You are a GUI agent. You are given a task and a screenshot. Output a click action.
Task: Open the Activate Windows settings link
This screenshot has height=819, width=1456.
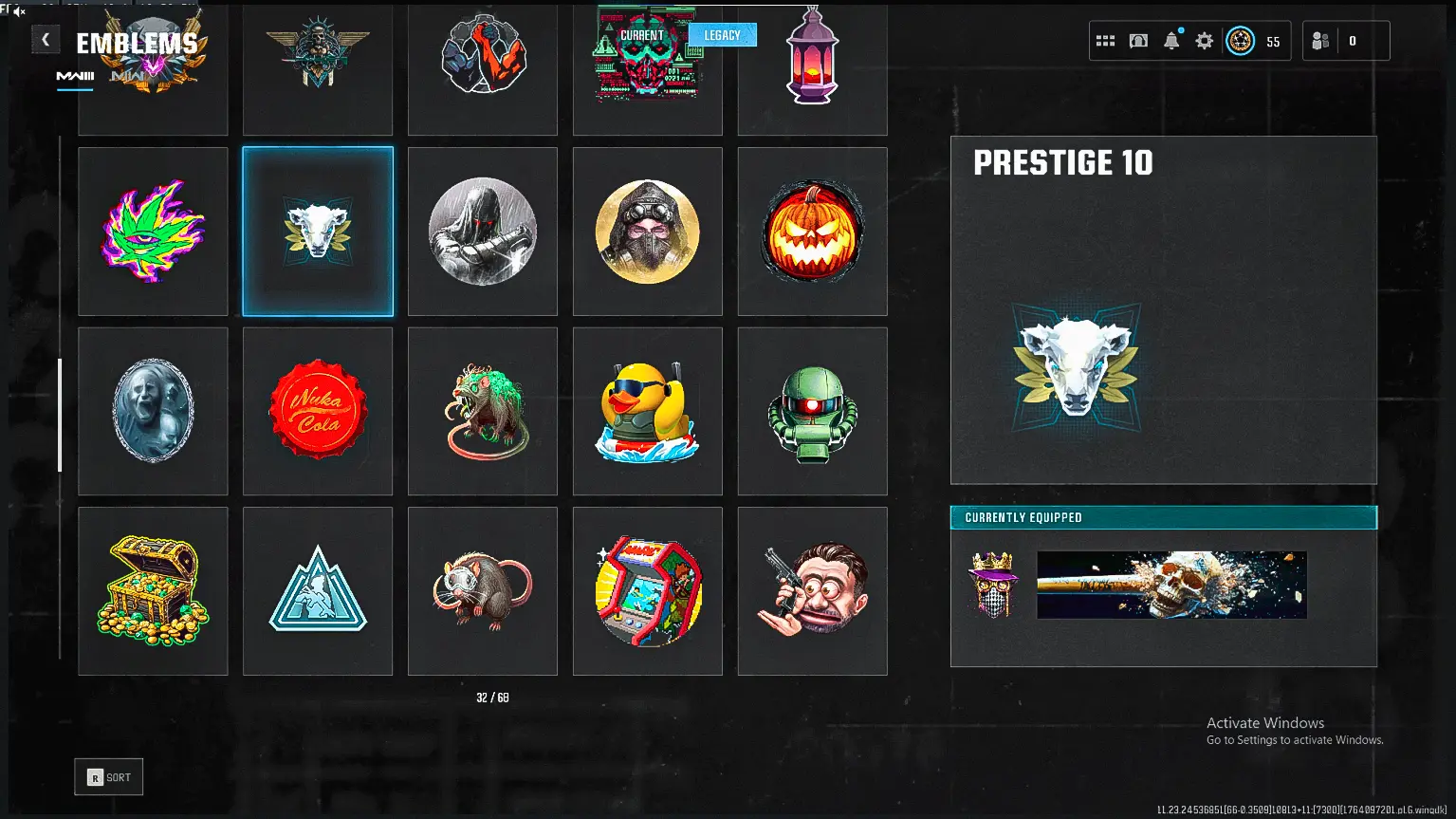pyautogui.click(x=1294, y=739)
